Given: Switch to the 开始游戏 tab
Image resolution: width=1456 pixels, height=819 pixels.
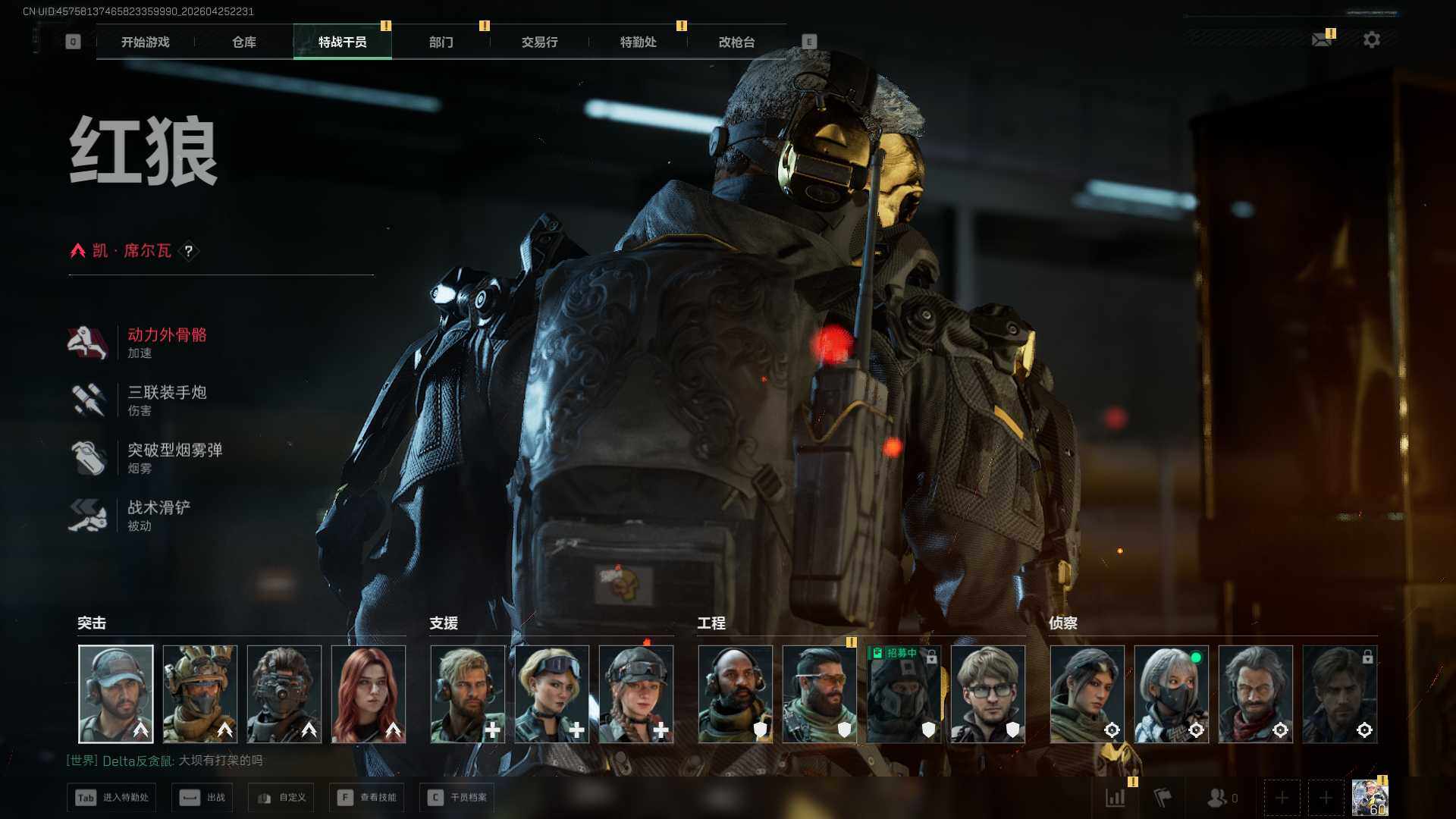Looking at the screenshot, I should 146,42.
